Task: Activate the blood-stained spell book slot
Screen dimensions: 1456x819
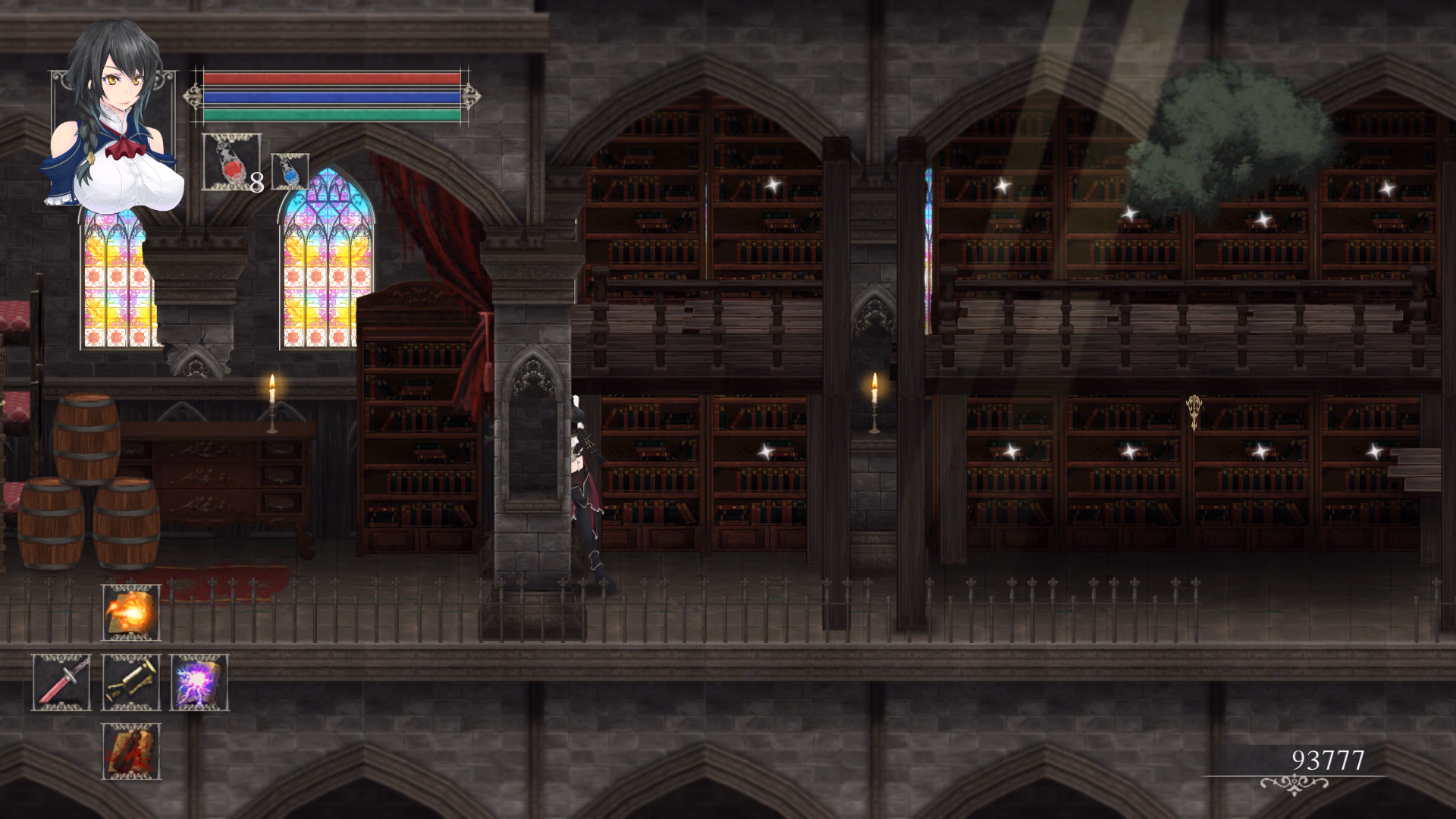Action: pos(131,751)
